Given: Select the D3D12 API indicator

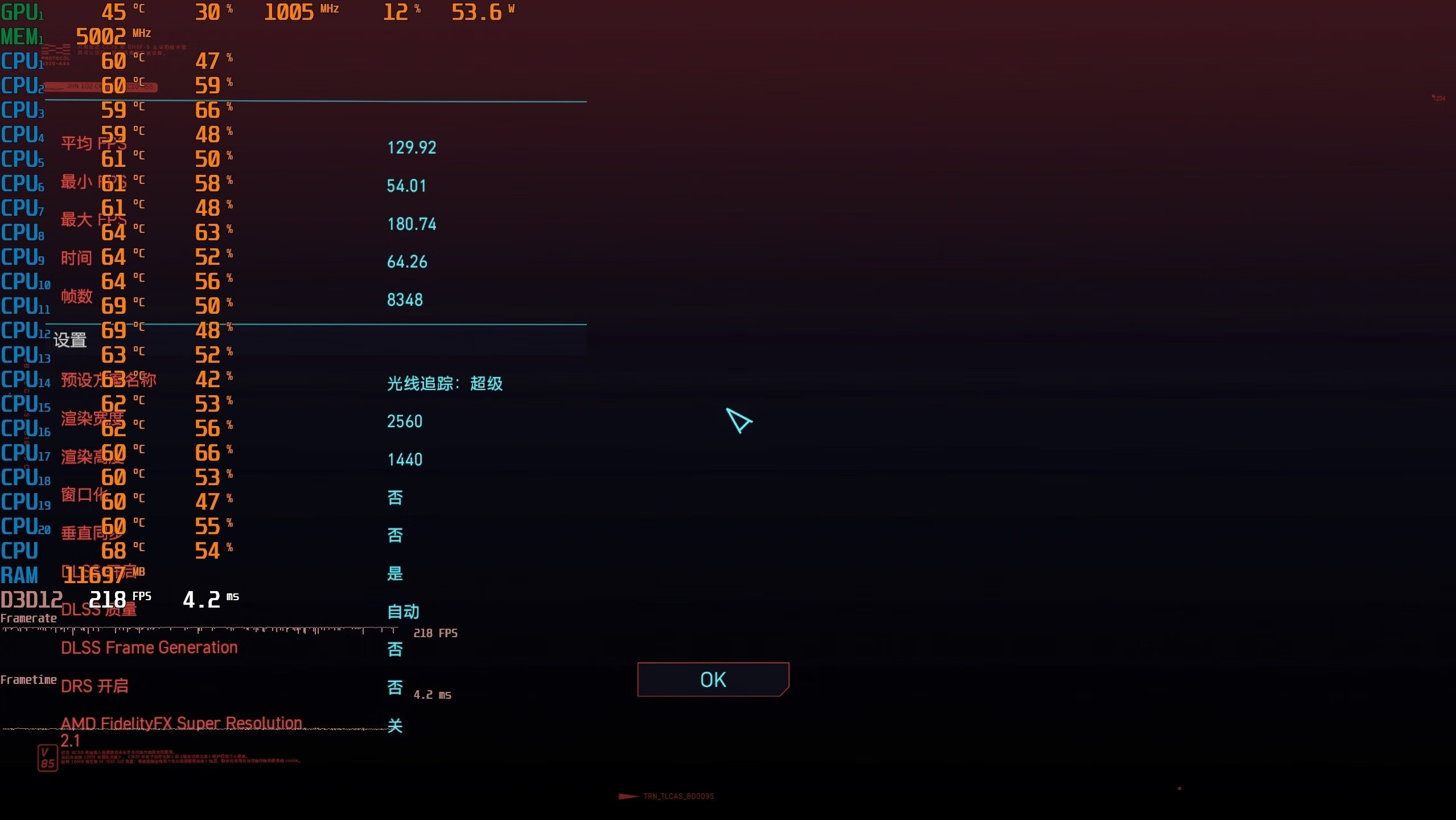Looking at the screenshot, I should point(32,598).
